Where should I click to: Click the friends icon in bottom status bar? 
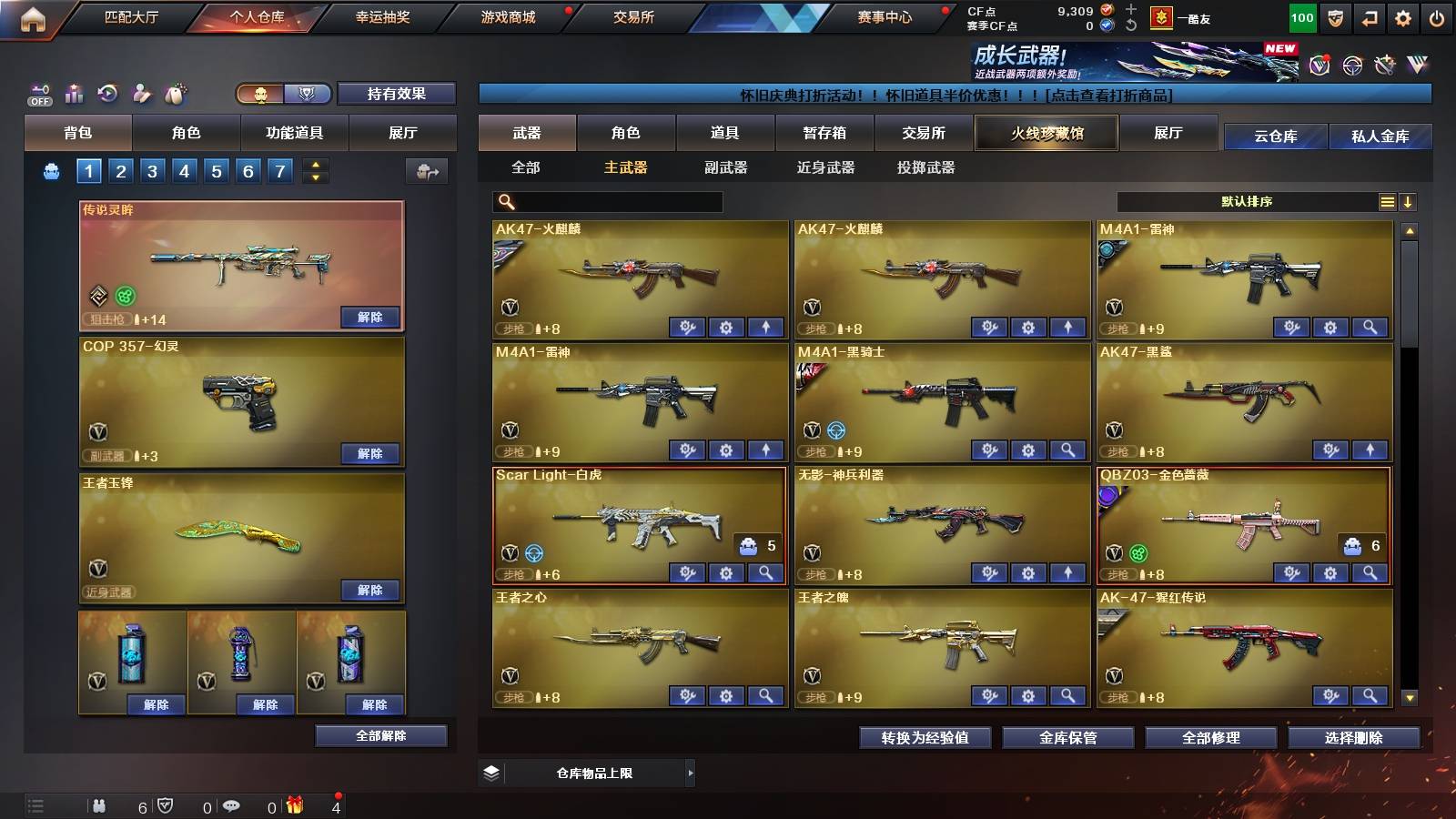pos(100,806)
